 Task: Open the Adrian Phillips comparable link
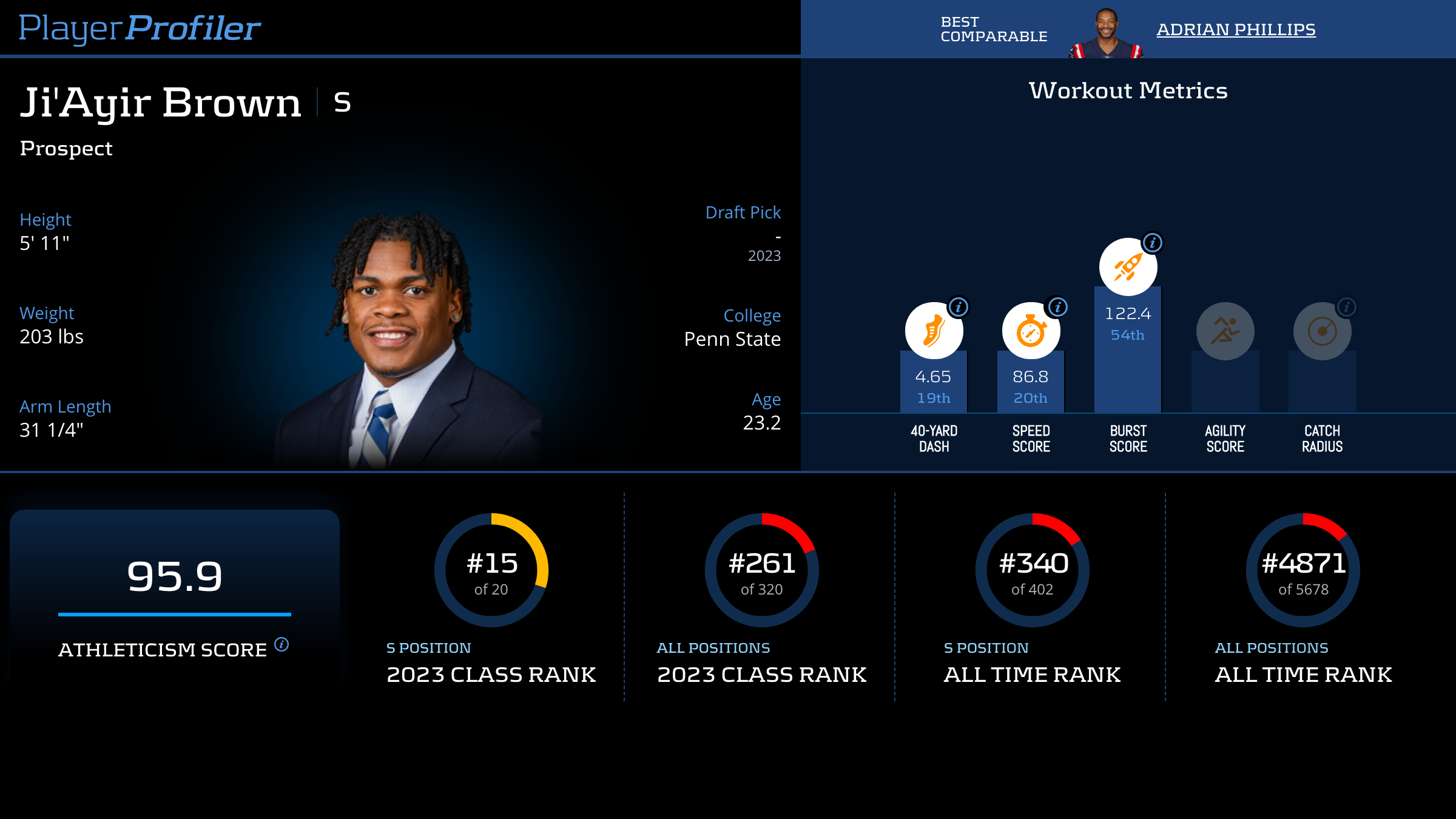click(x=1236, y=29)
